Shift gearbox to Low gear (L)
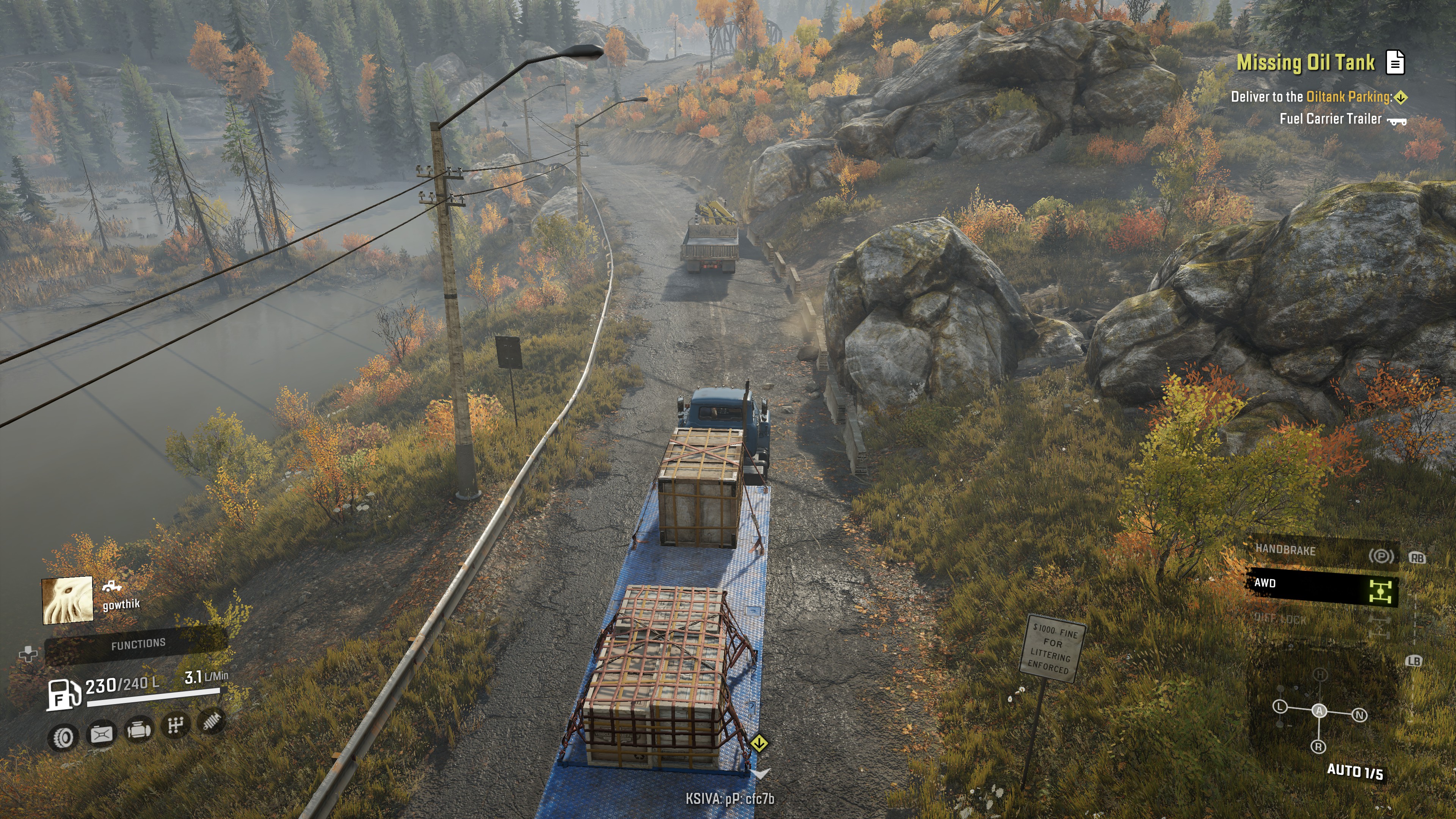 pos(1280,707)
